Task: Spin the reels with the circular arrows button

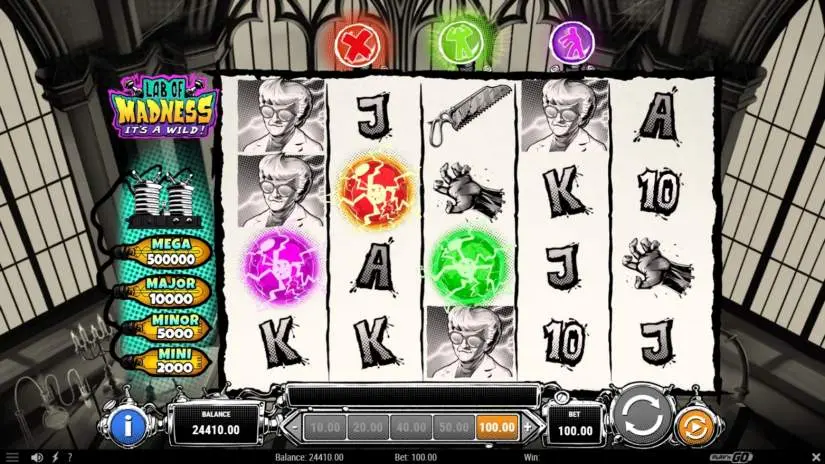Action: 641,414
